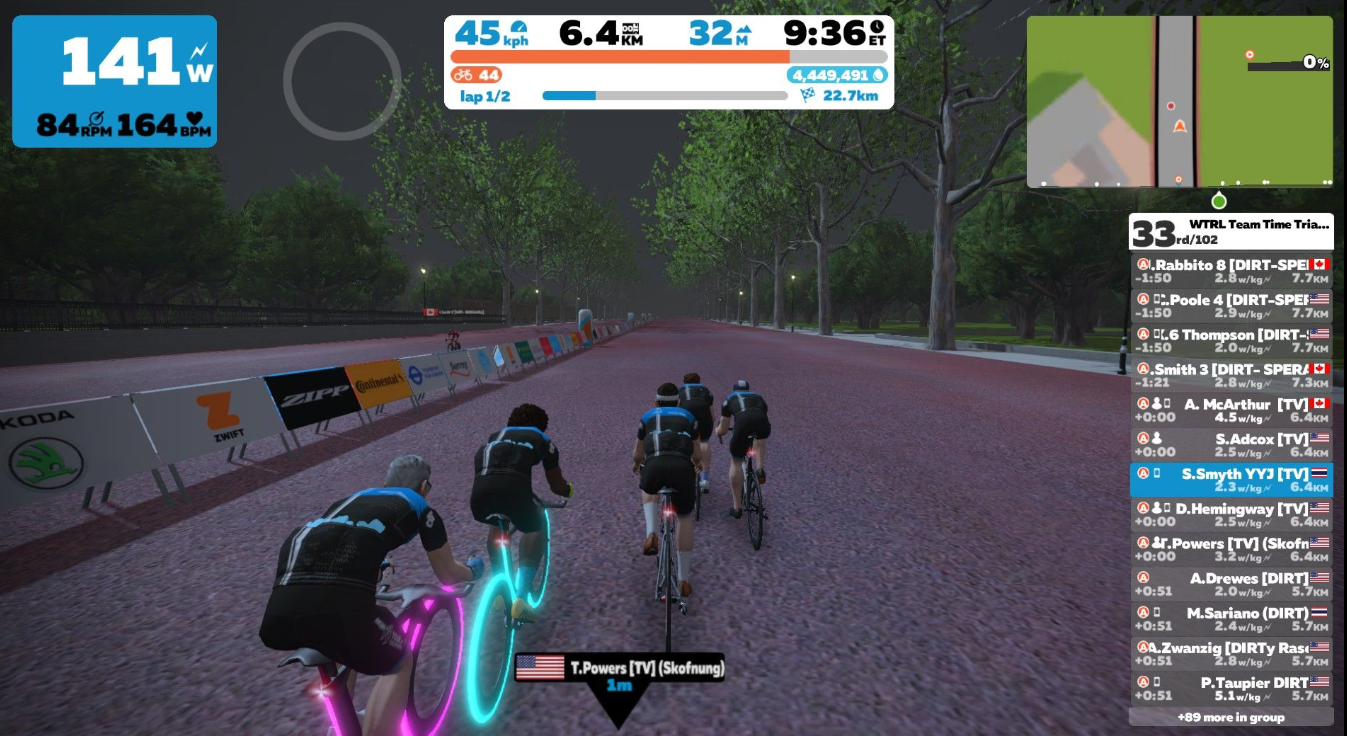The height and width of the screenshot is (736, 1347).
Task: Select Smith 3 in nearby riders
Action: pos(1231,375)
